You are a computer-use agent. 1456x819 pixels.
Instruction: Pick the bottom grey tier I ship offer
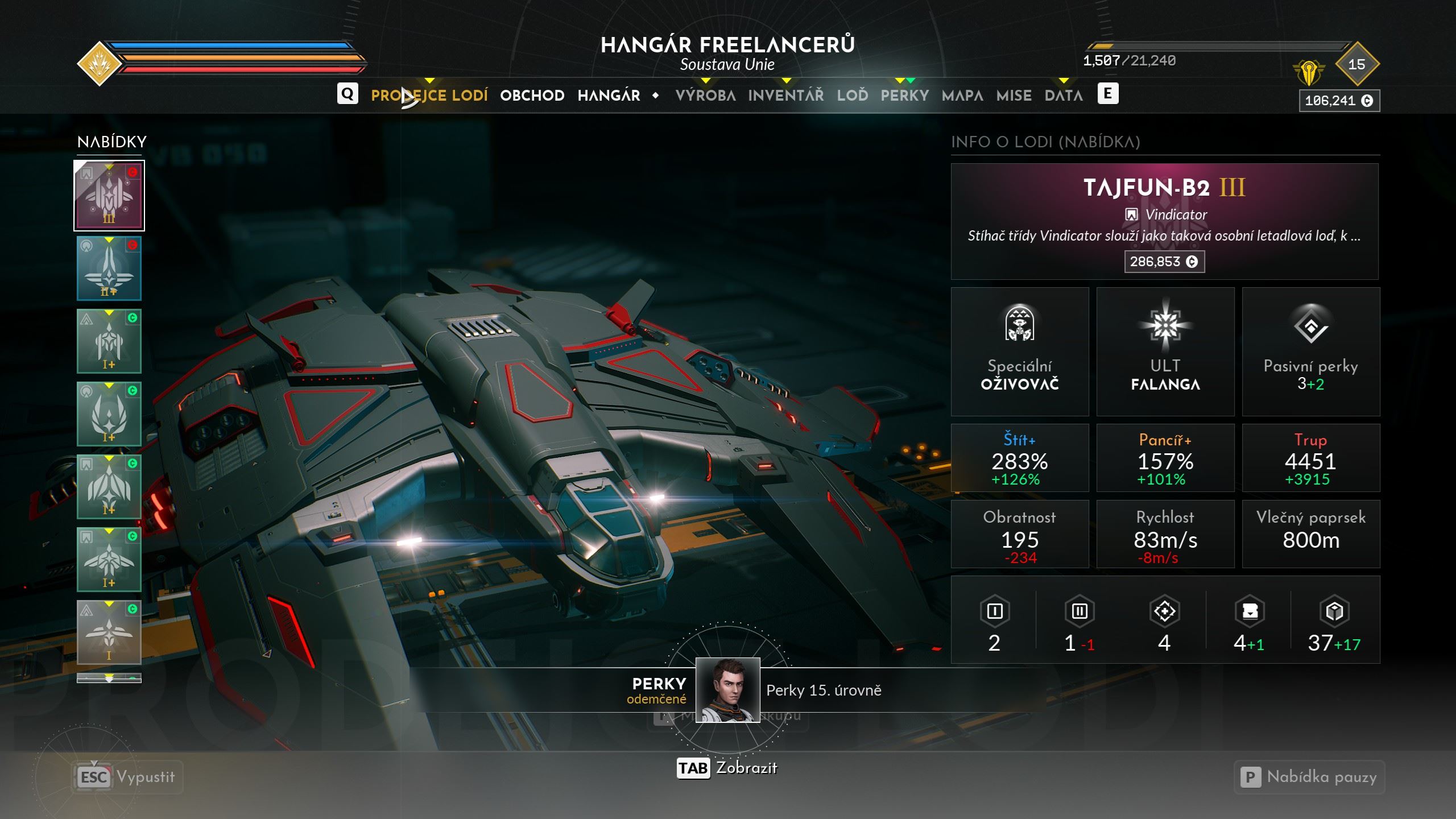click(x=109, y=632)
